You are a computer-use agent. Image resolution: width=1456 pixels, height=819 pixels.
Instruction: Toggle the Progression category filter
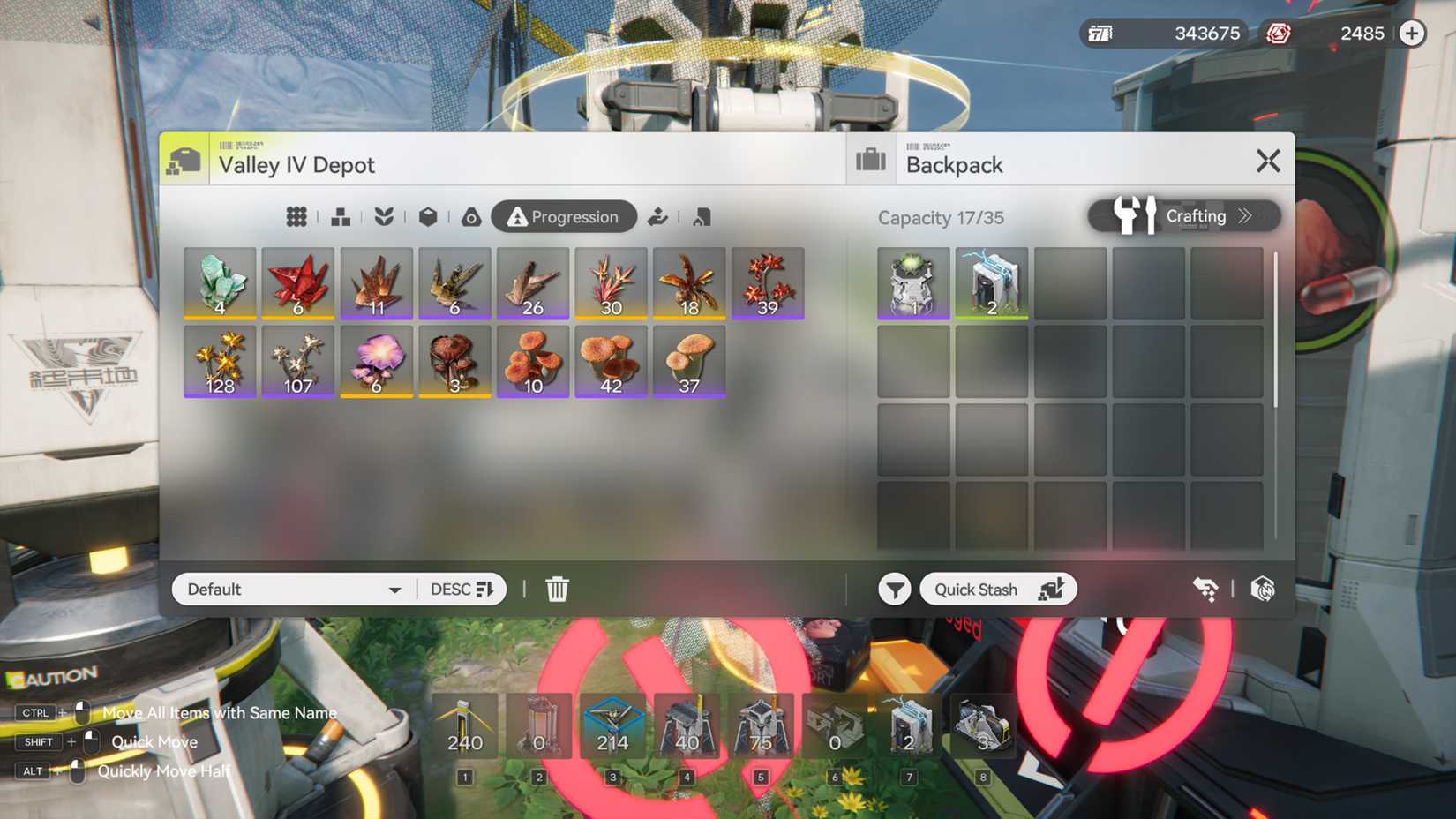click(564, 216)
